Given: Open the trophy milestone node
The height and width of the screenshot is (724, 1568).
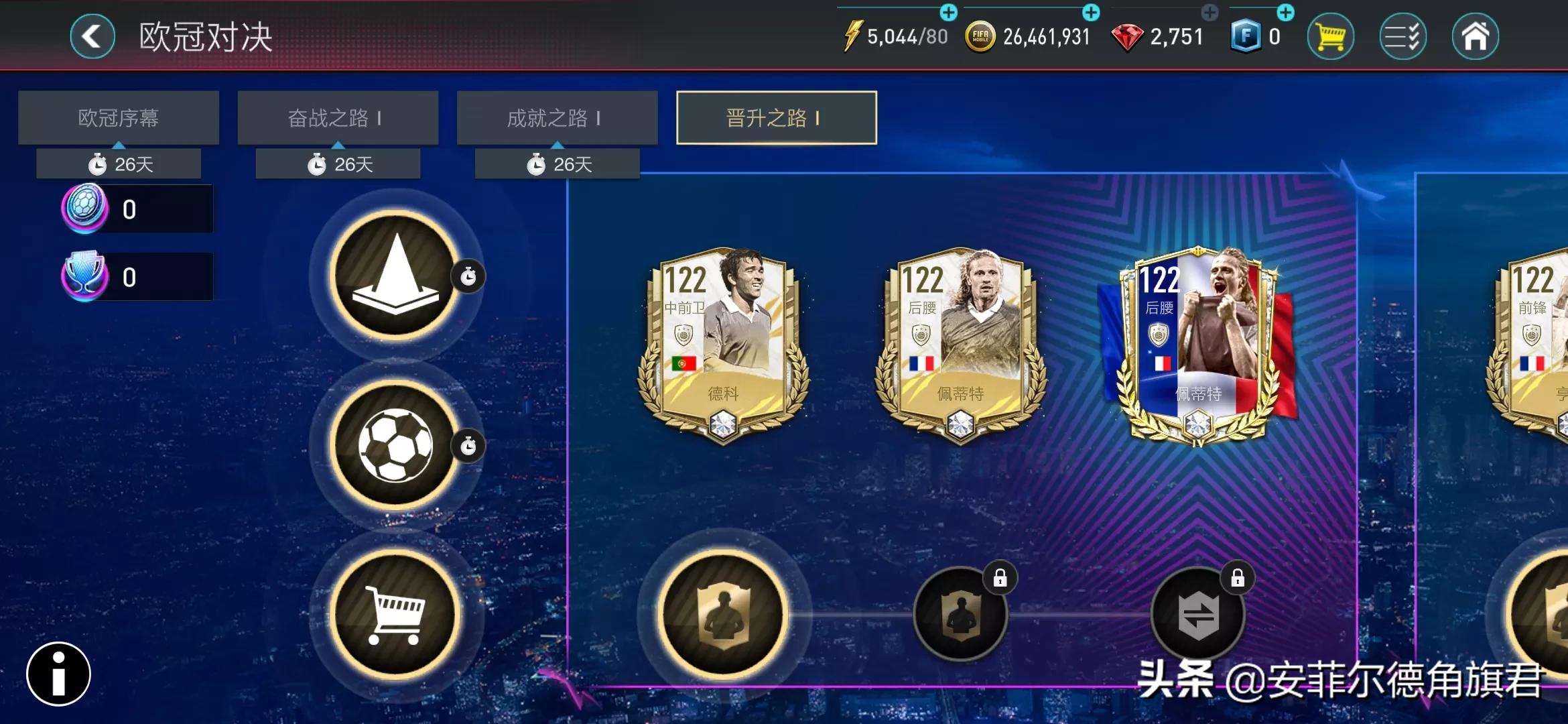Looking at the screenshot, I should (x=395, y=275).
